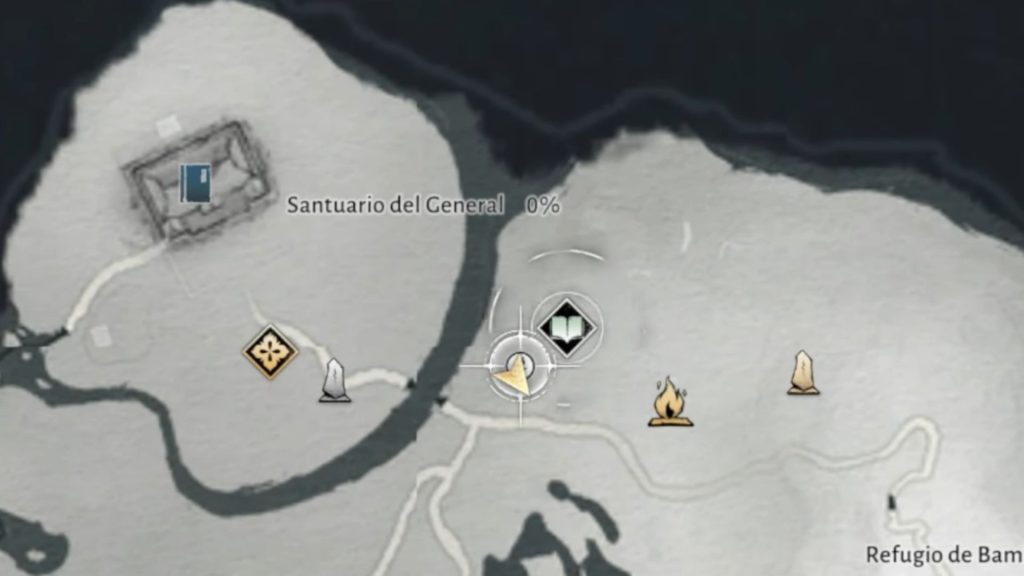Select the golden player arrow marker

pos(517,372)
